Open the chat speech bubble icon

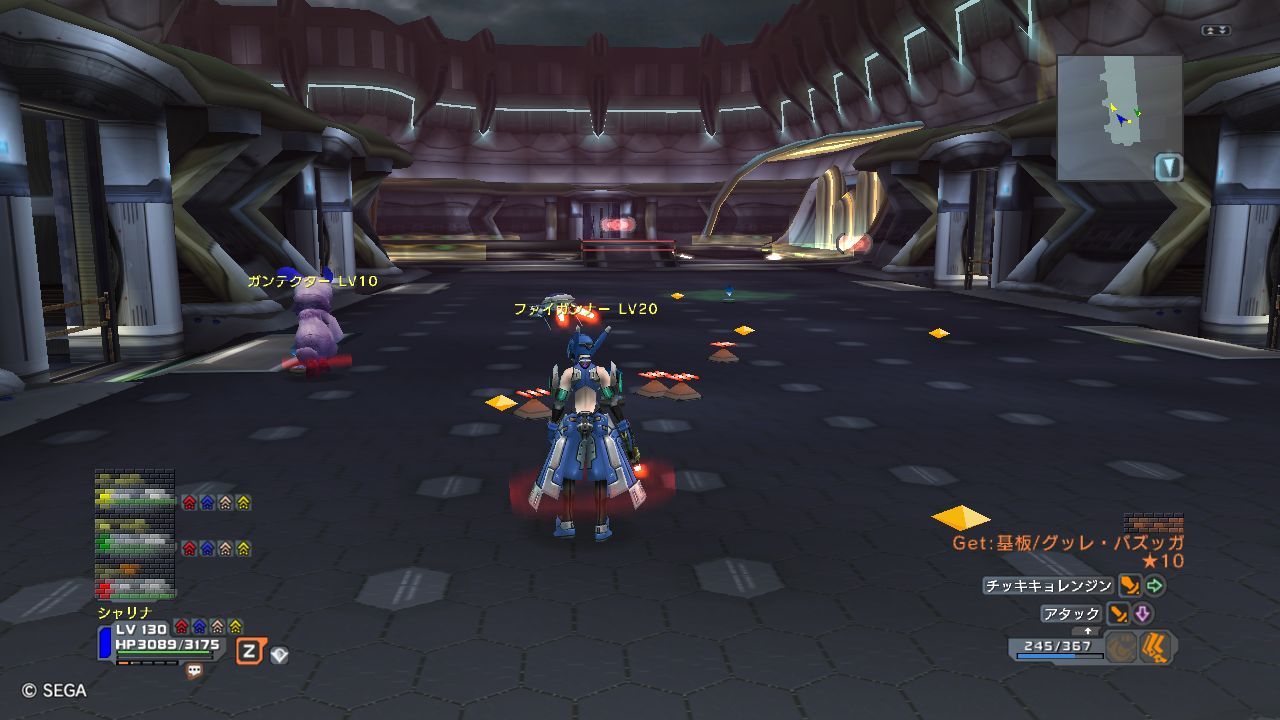coord(194,672)
